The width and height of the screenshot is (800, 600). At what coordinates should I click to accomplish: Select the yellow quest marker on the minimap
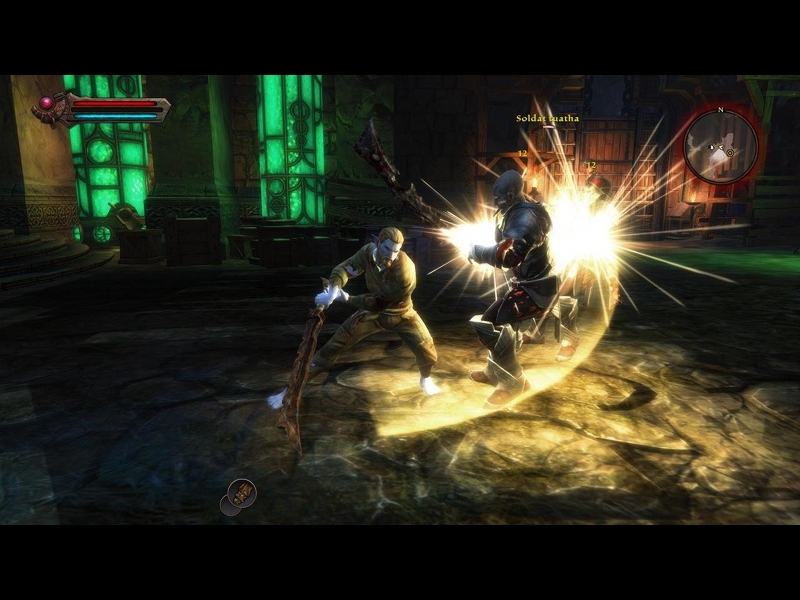click(730, 152)
